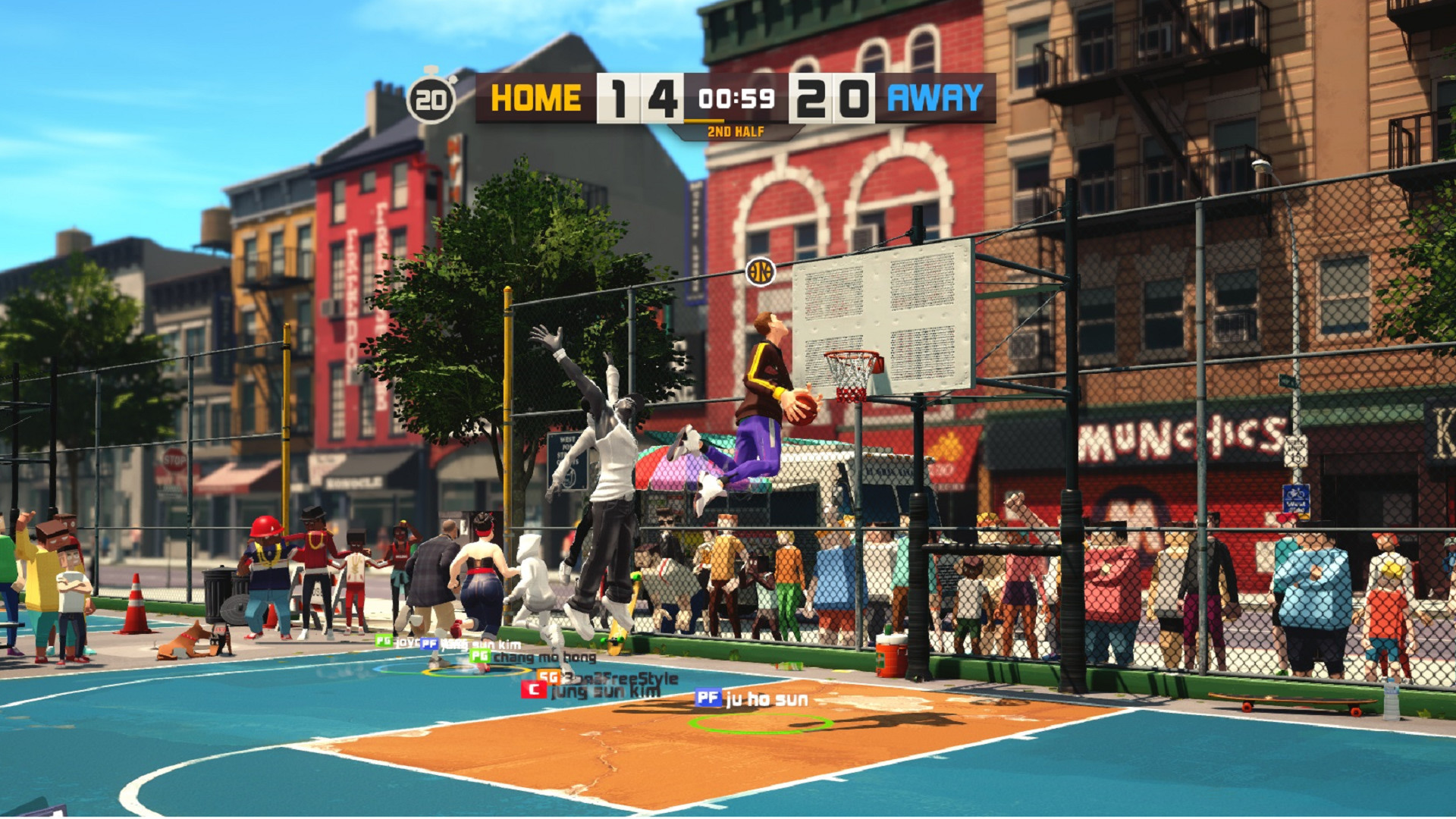The image size is (1456, 819).
Task: Click chang mo hong's green PG badge
Action: [x=479, y=657]
